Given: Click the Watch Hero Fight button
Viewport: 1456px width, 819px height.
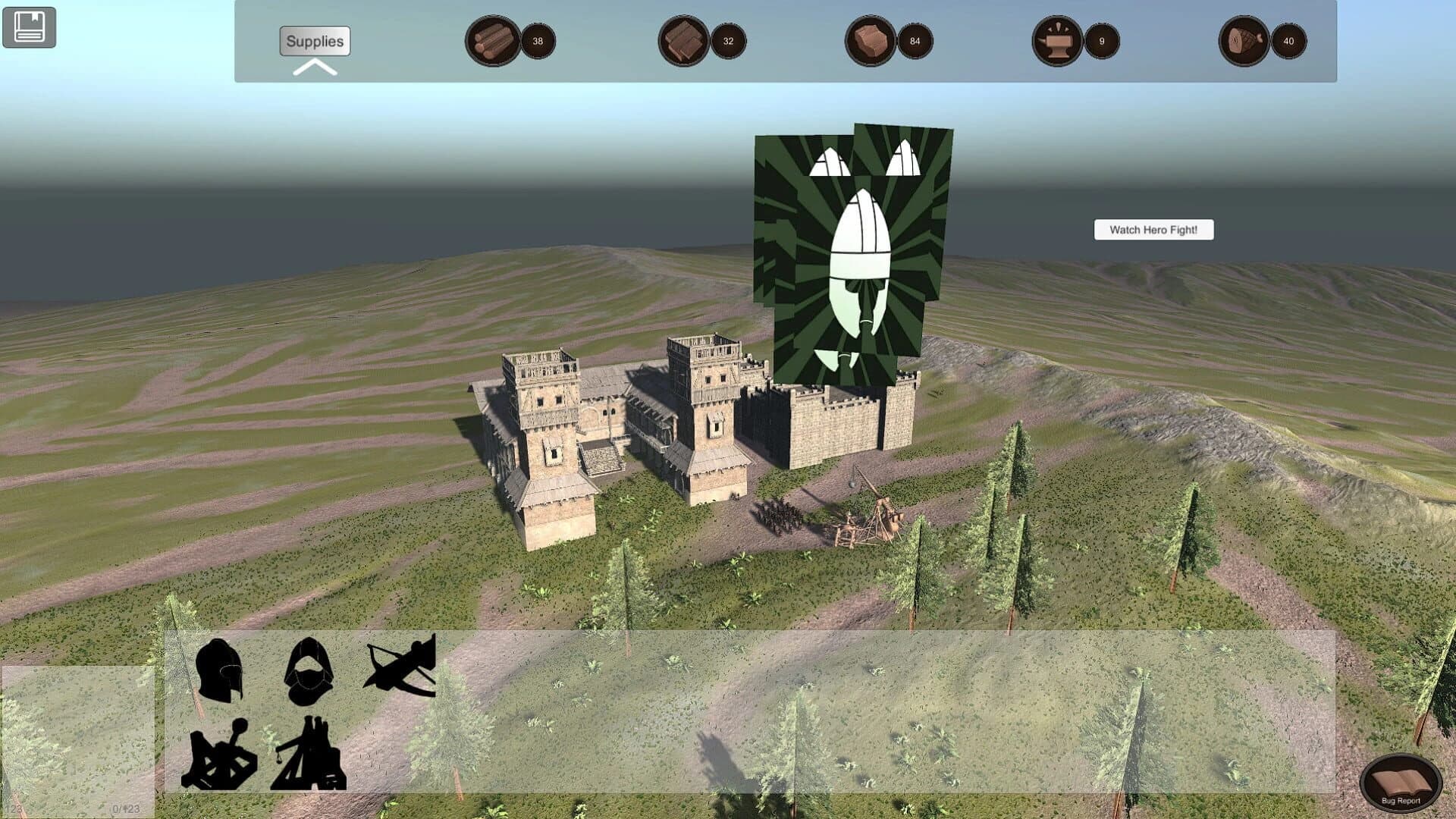Looking at the screenshot, I should [1153, 230].
